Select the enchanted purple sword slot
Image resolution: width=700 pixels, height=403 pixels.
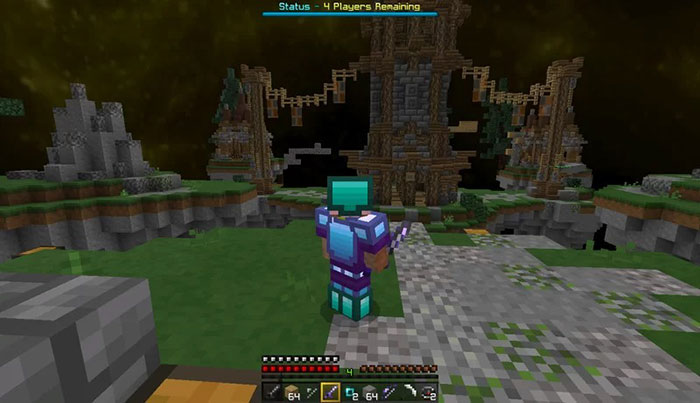coord(329,391)
